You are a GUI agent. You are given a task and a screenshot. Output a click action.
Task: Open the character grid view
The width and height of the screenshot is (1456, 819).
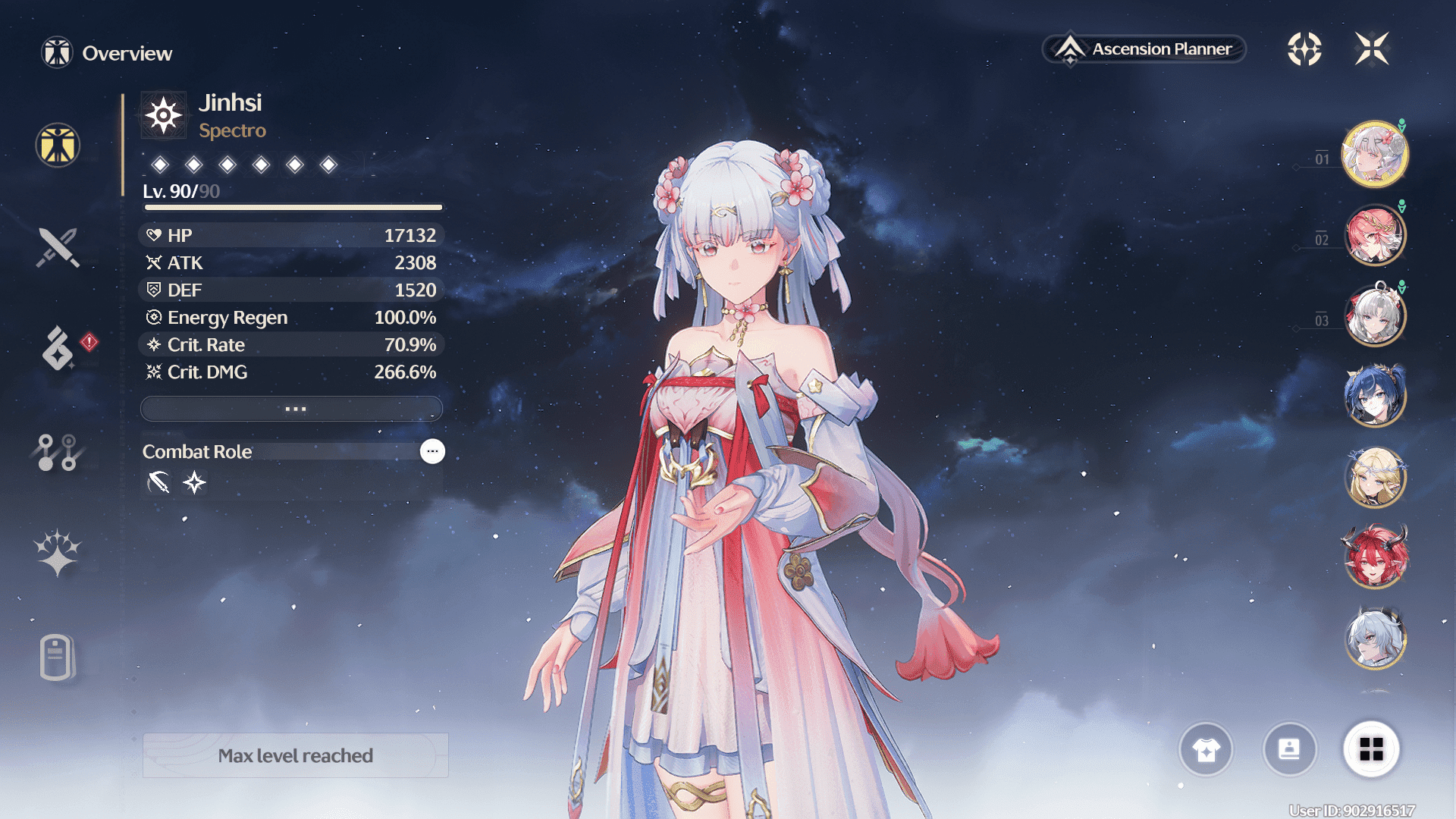(x=1371, y=750)
